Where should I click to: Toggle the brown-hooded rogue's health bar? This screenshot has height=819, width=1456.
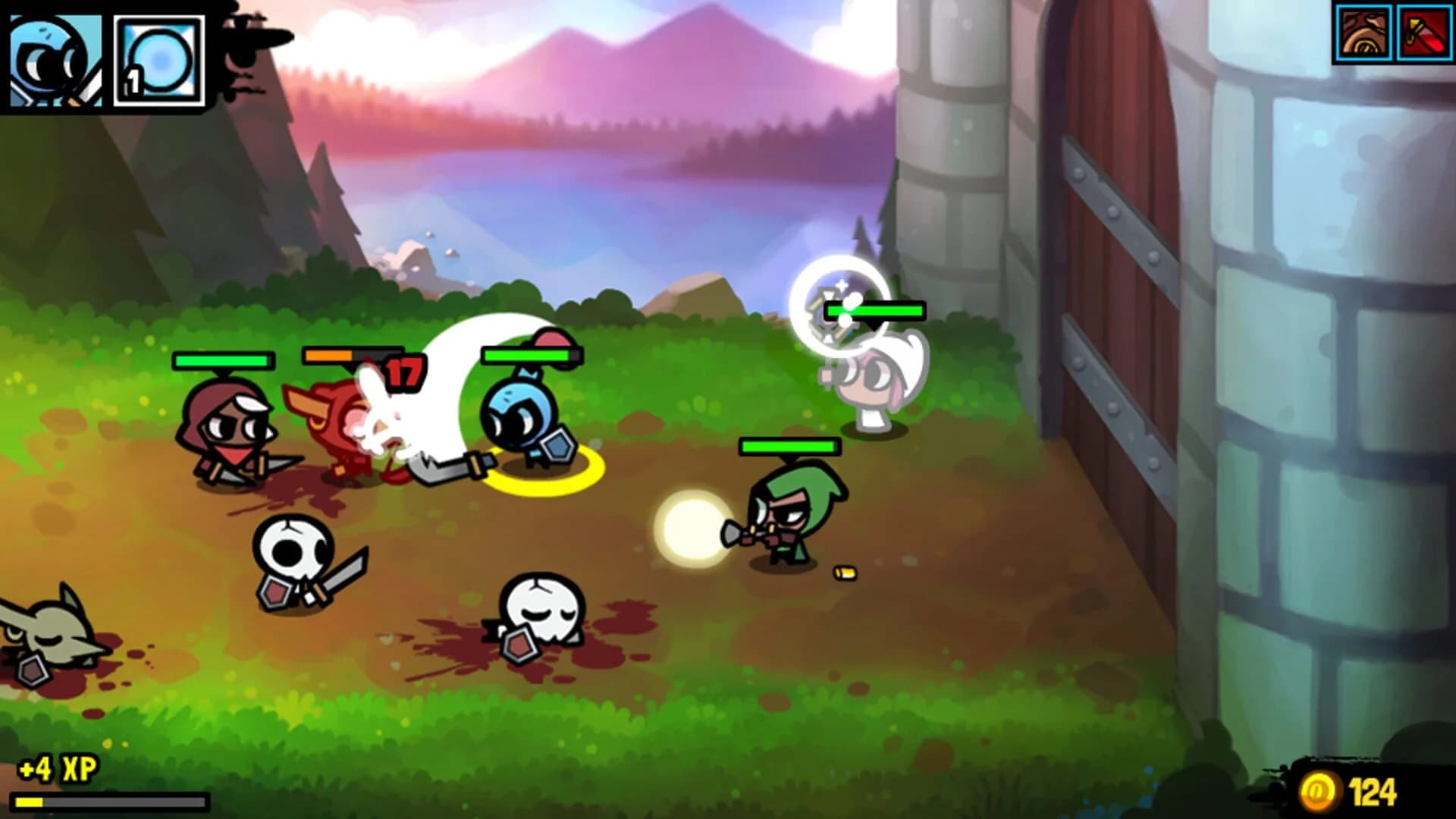pyautogui.click(x=224, y=358)
